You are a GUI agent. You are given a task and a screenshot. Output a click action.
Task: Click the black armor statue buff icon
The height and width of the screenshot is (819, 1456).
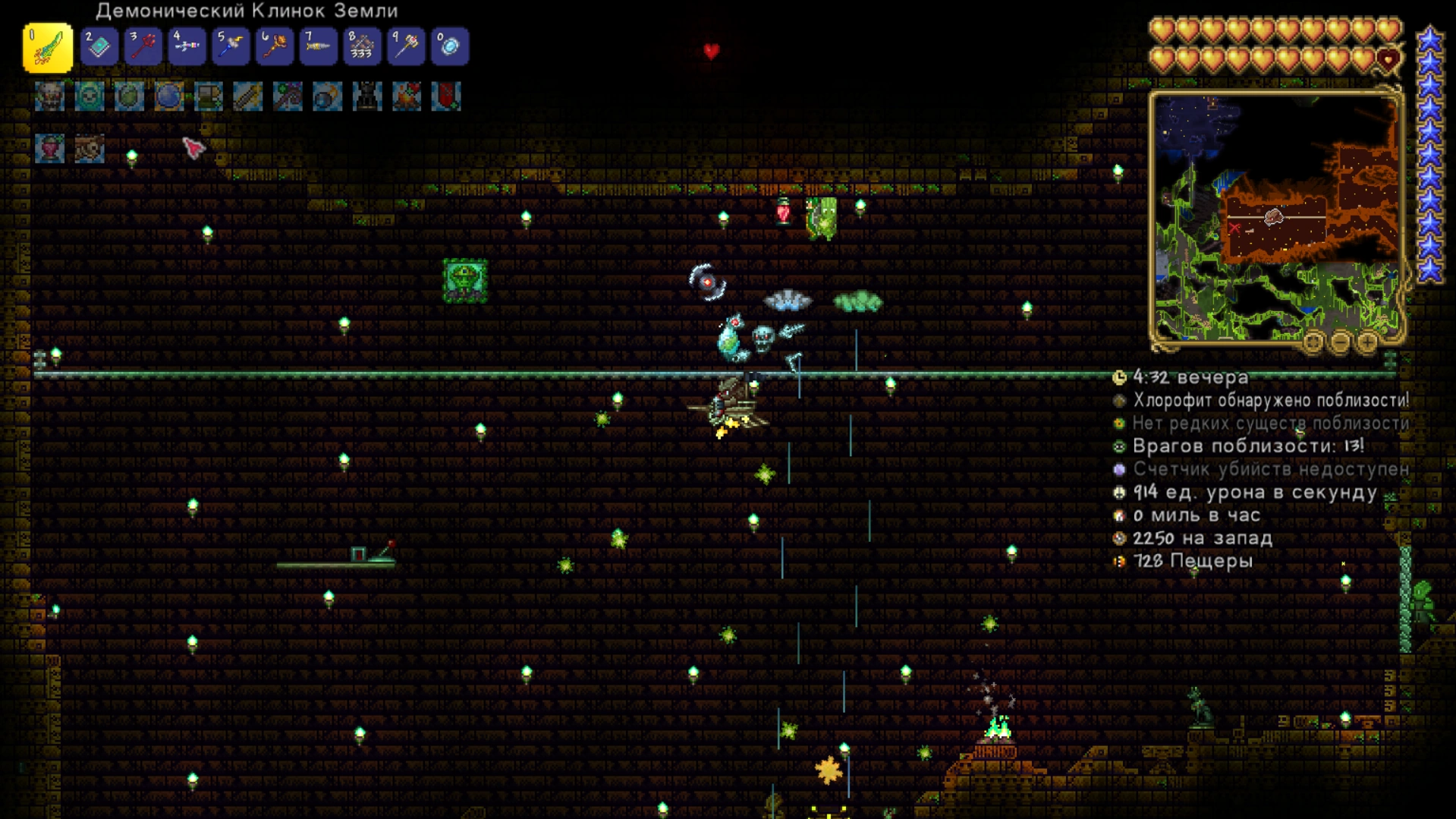pos(367,97)
